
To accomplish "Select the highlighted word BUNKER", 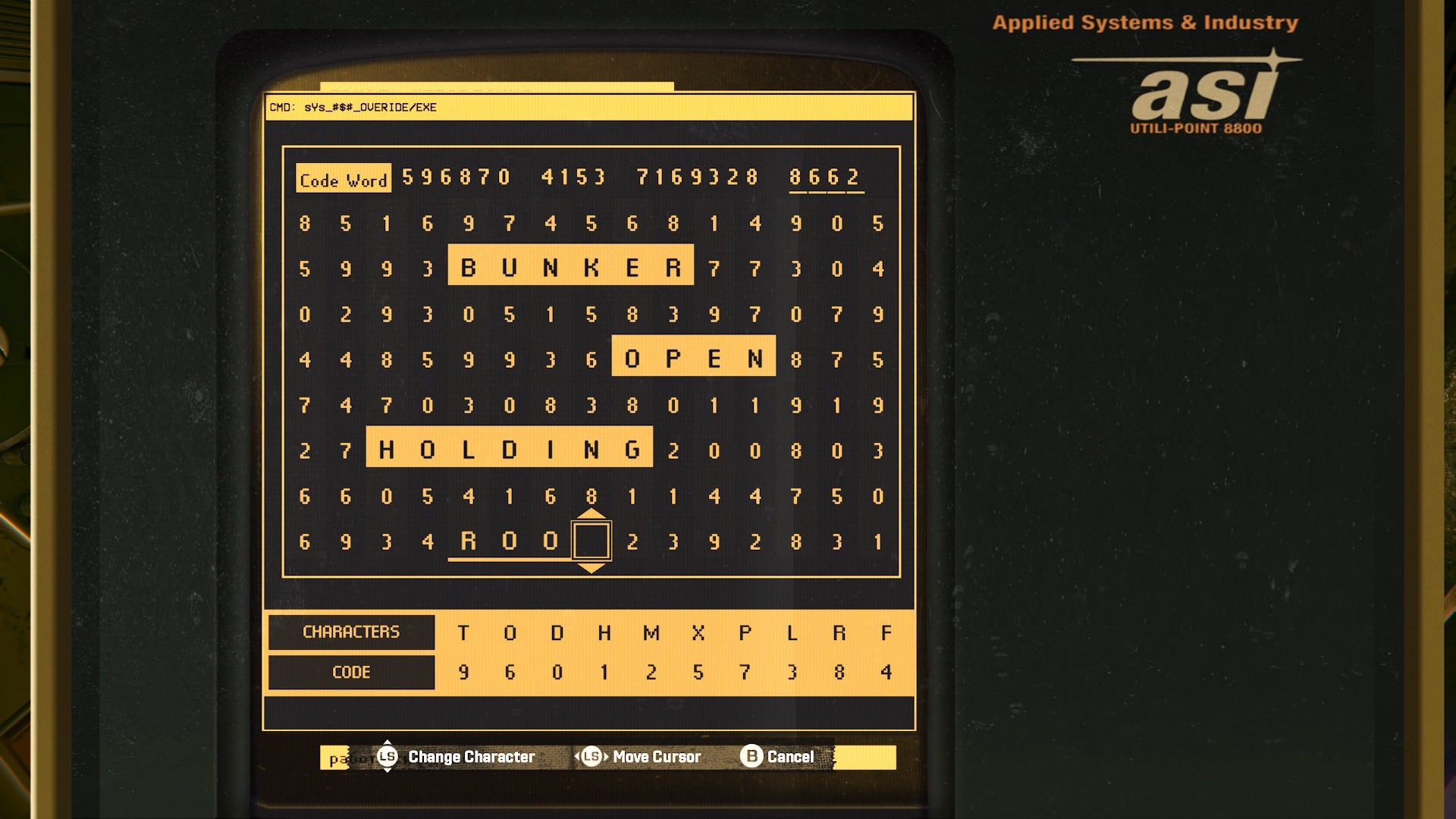I will (x=572, y=265).
